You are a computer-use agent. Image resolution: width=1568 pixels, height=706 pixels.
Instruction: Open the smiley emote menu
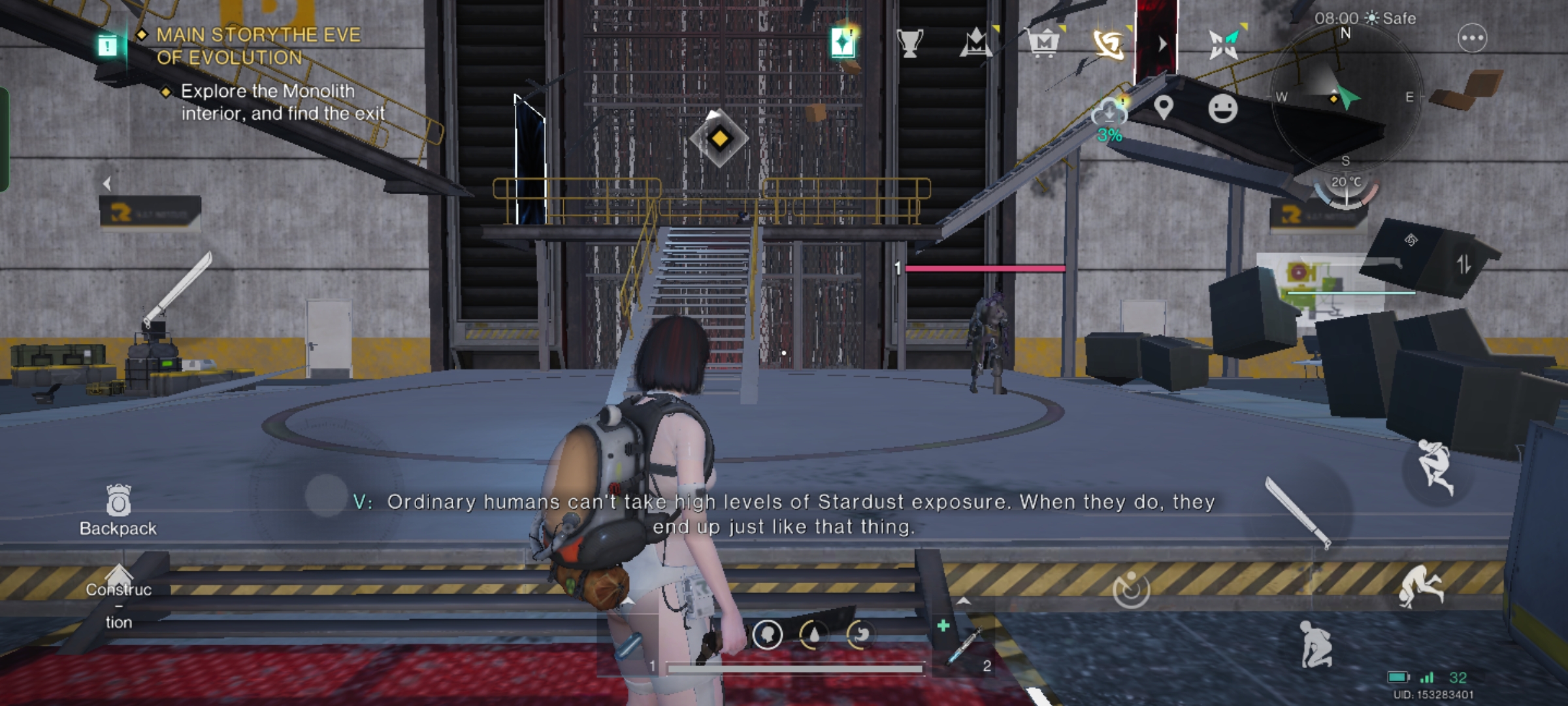click(1222, 108)
